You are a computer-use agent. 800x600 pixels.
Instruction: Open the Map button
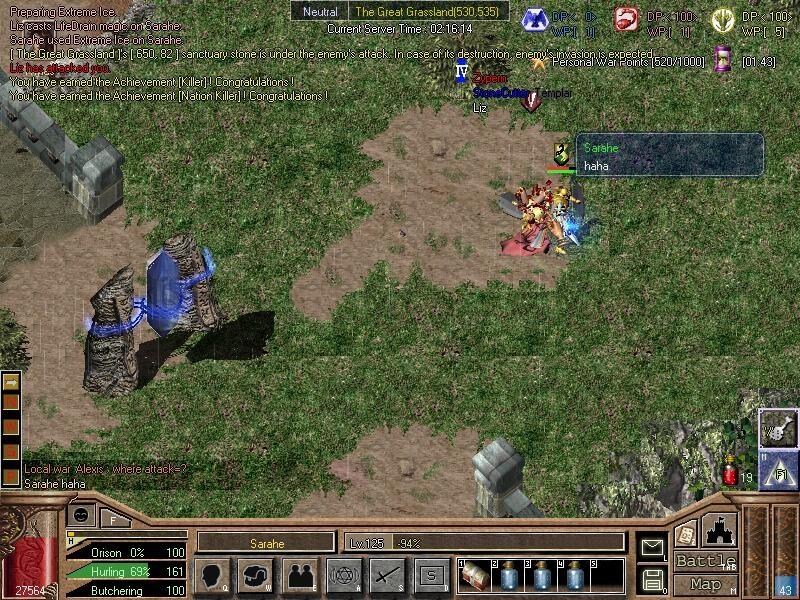coord(705,584)
